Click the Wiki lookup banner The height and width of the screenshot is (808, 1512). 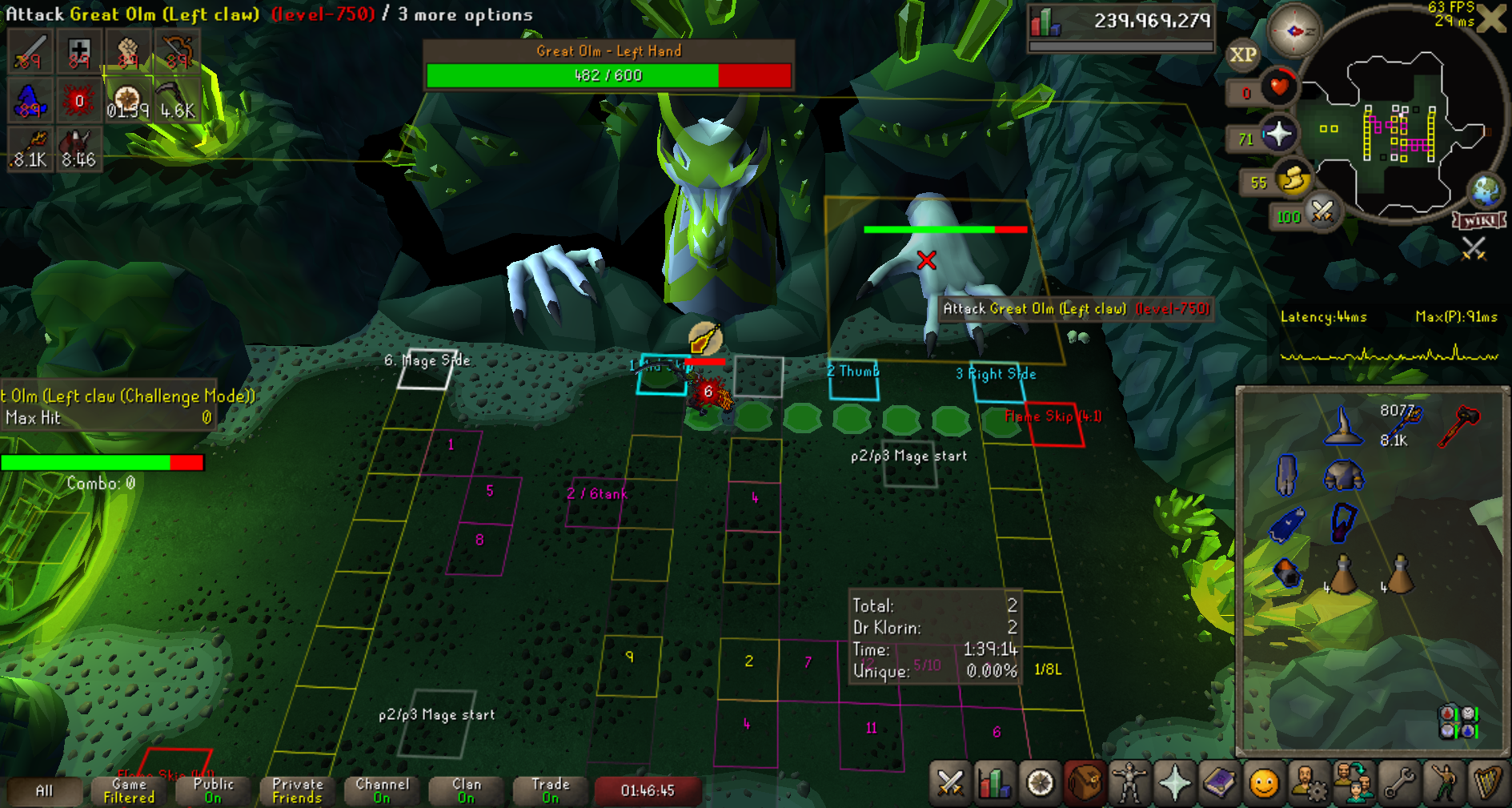click(x=1480, y=220)
